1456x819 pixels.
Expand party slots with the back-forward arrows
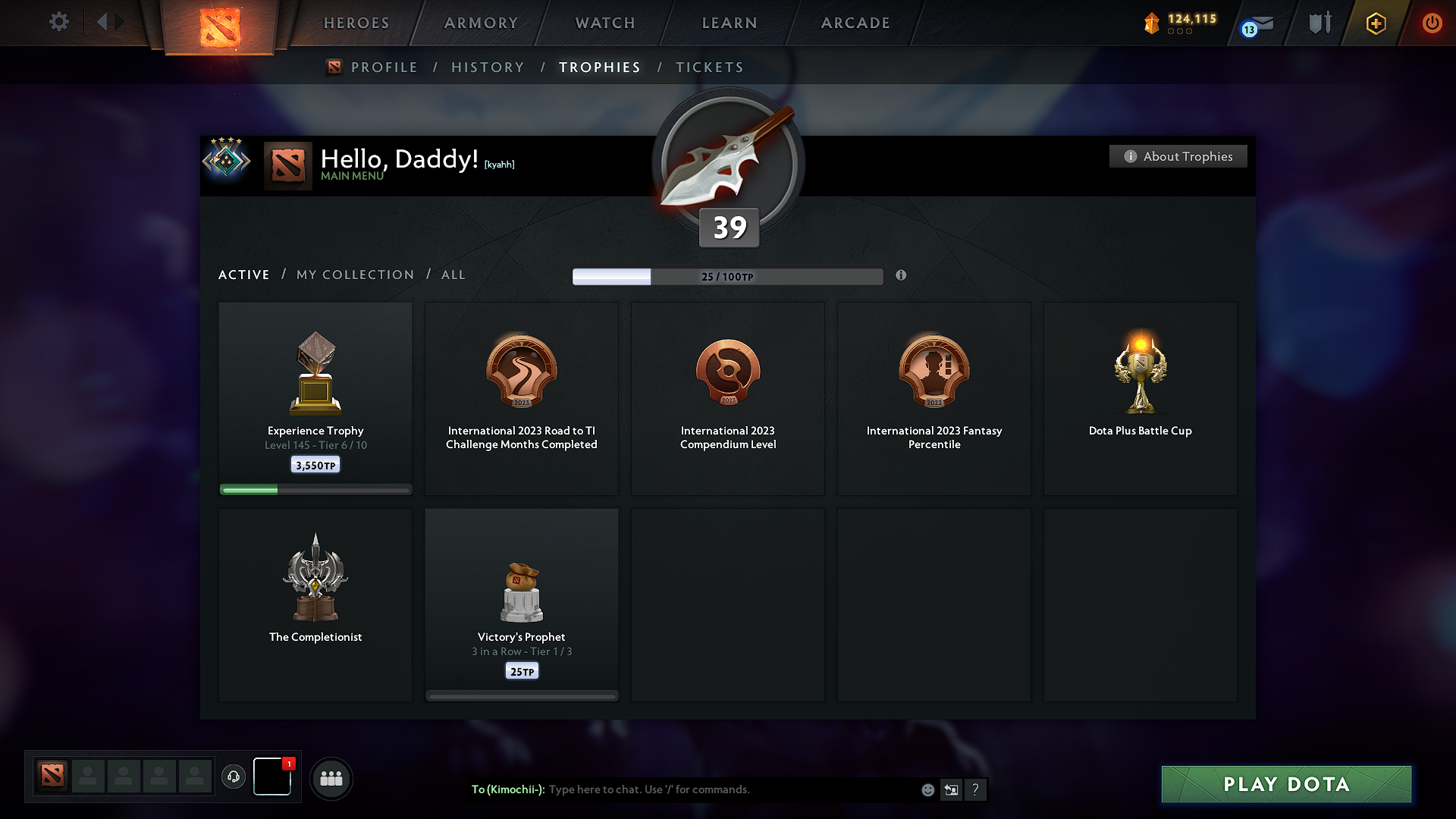[110, 22]
